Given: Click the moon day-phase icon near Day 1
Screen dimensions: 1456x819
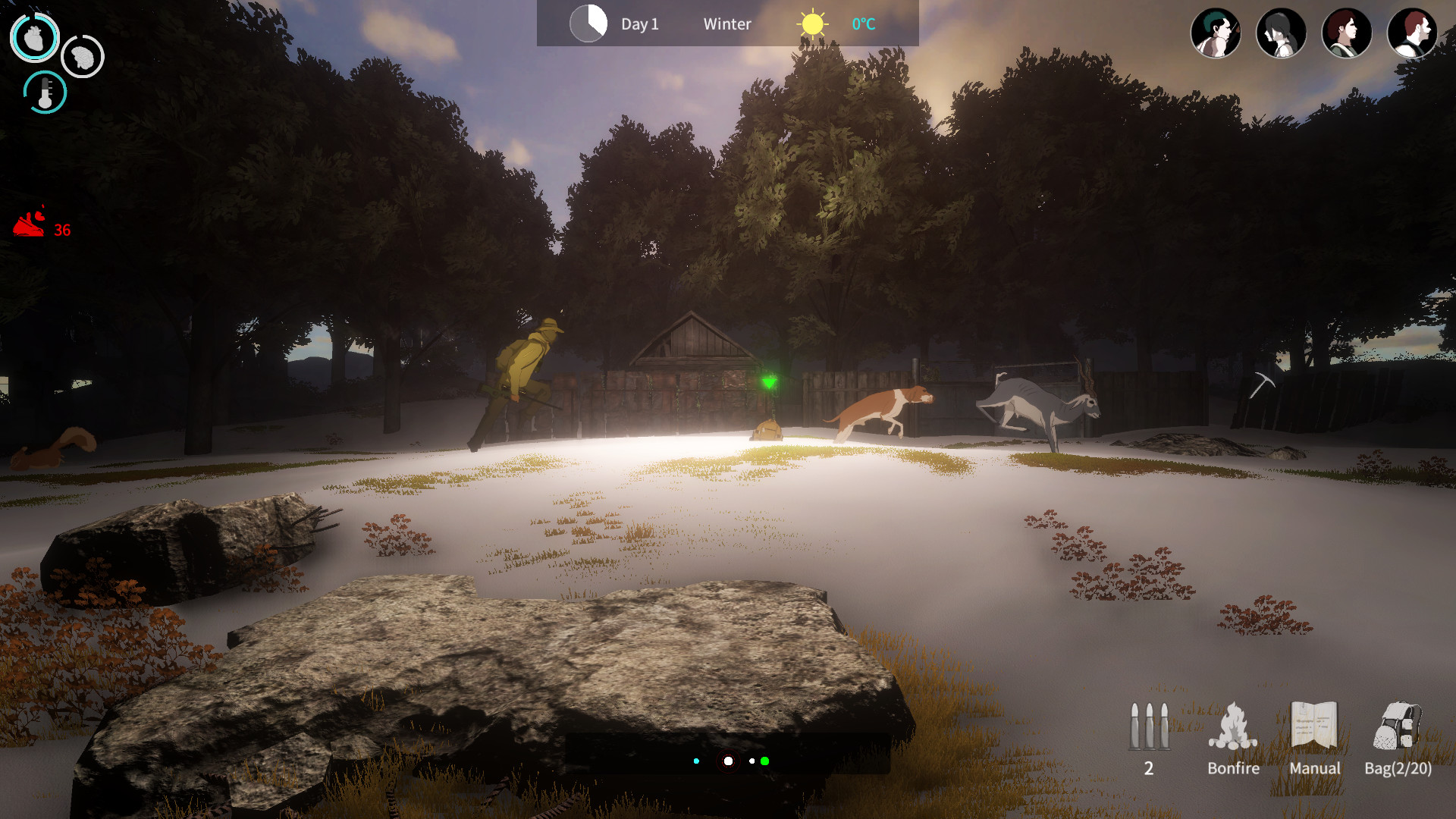Looking at the screenshot, I should (x=588, y=24).
